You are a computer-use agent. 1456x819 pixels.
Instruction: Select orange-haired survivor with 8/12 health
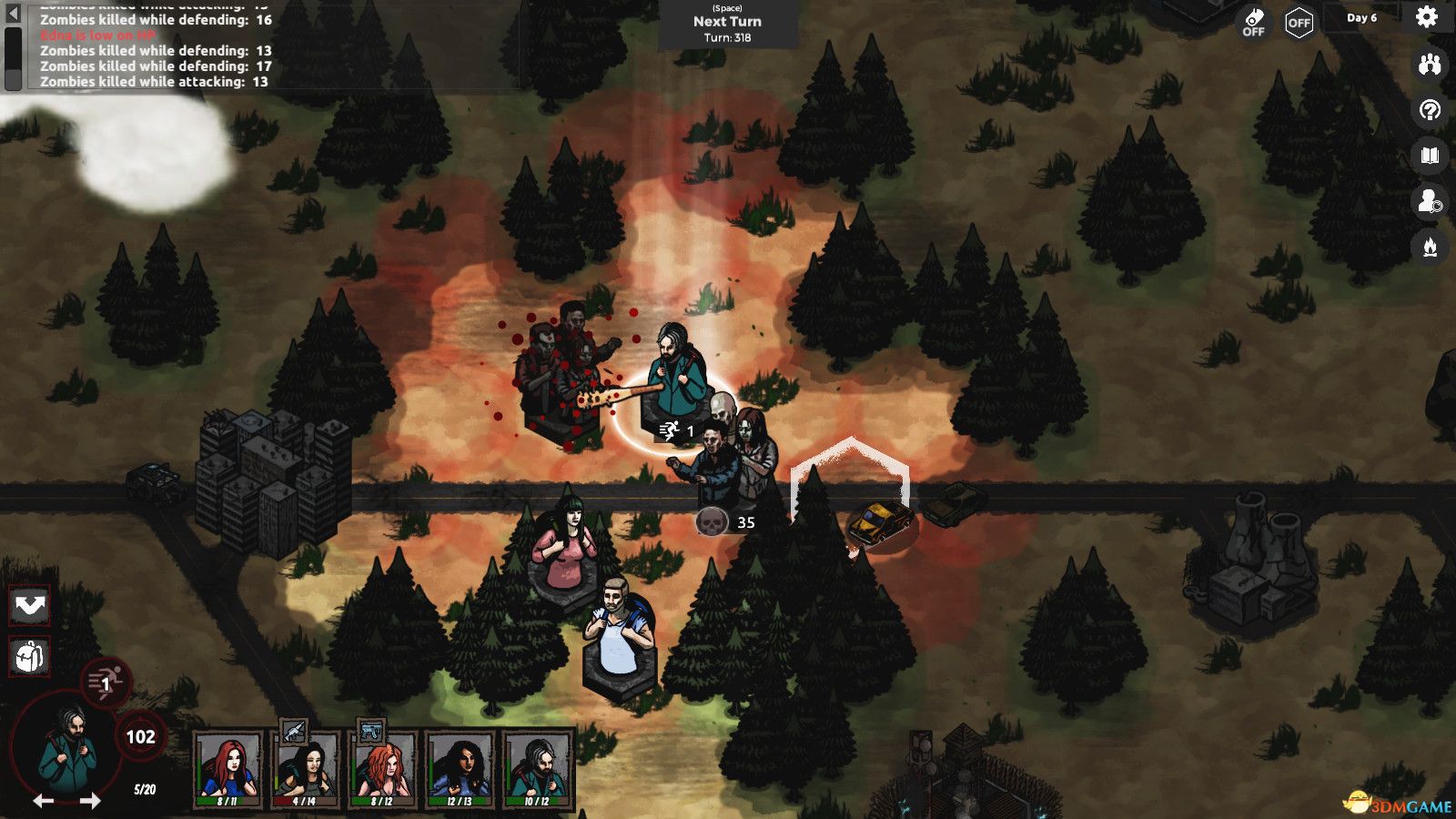(382, 769)
